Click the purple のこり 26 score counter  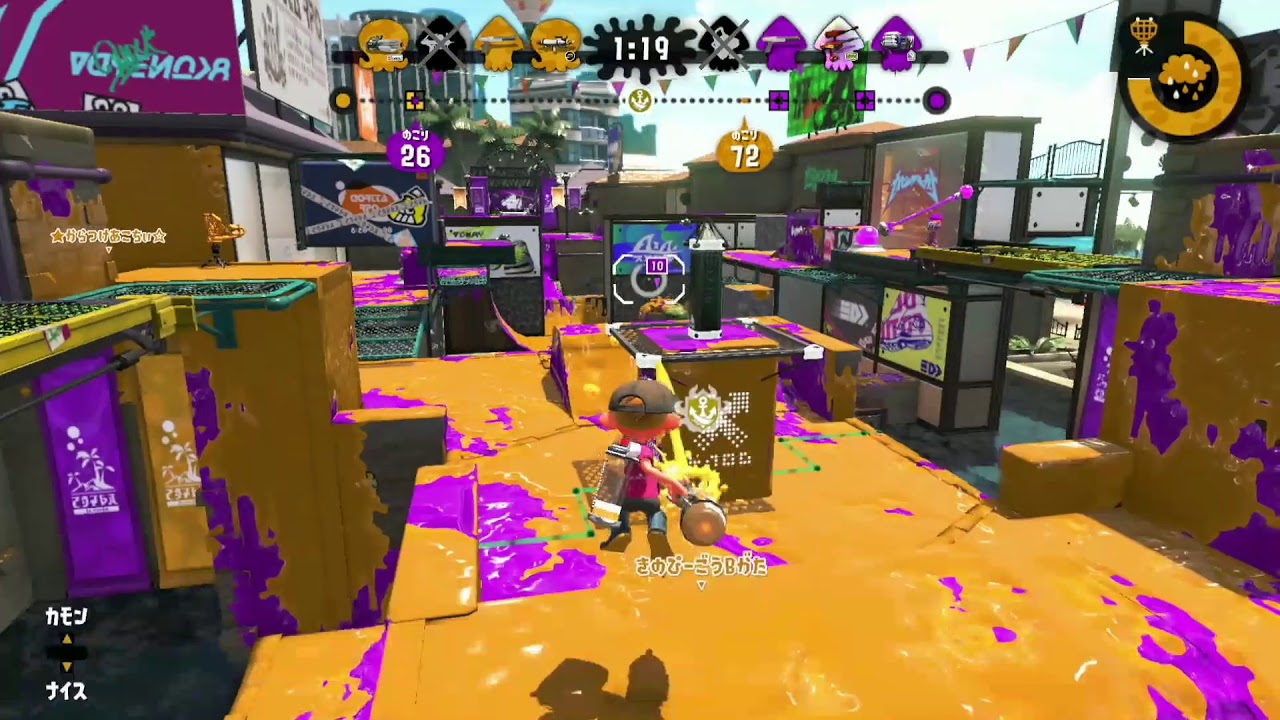[414, 151]
